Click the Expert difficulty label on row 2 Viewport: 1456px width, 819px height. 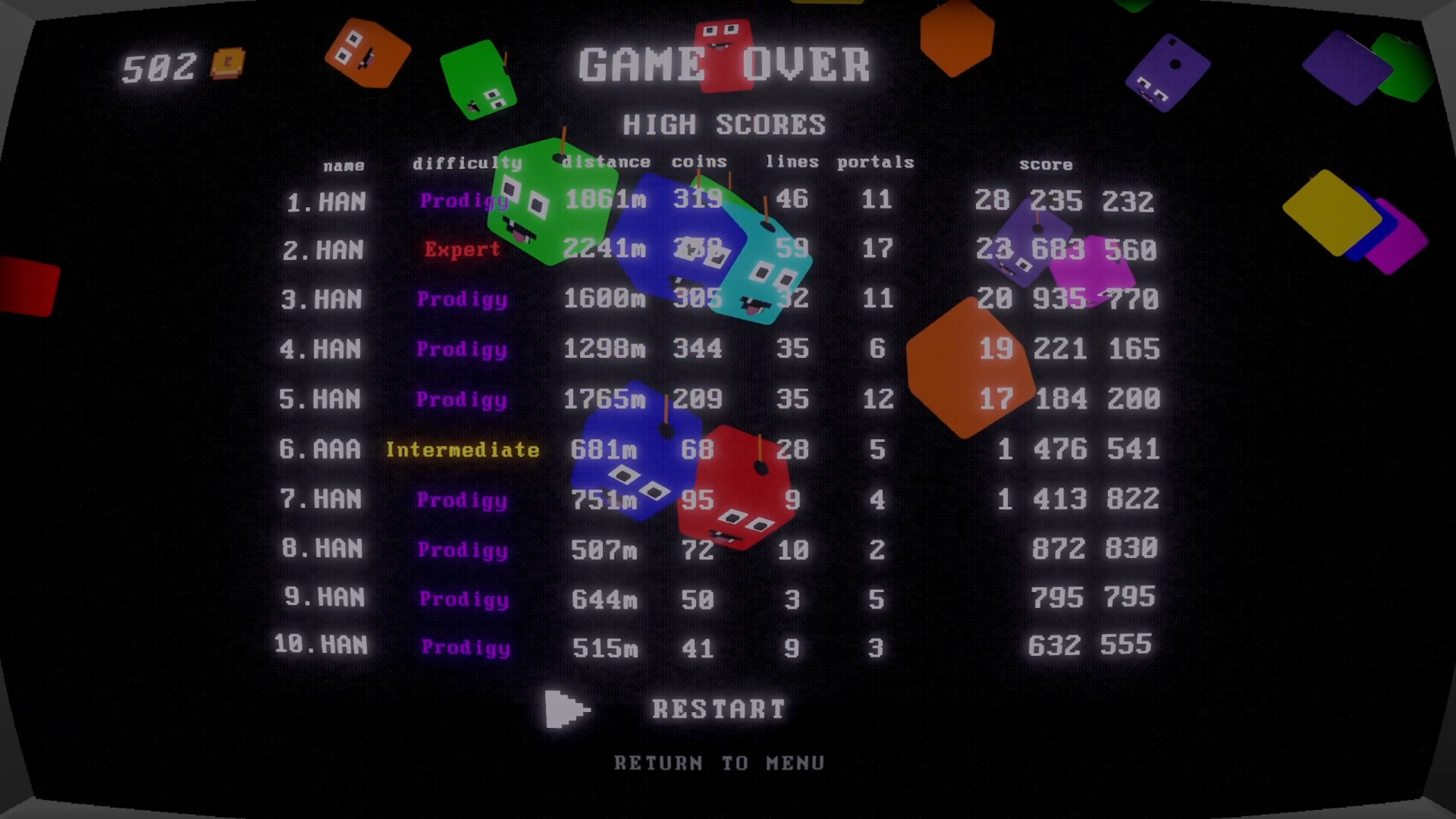click(462, 249)
